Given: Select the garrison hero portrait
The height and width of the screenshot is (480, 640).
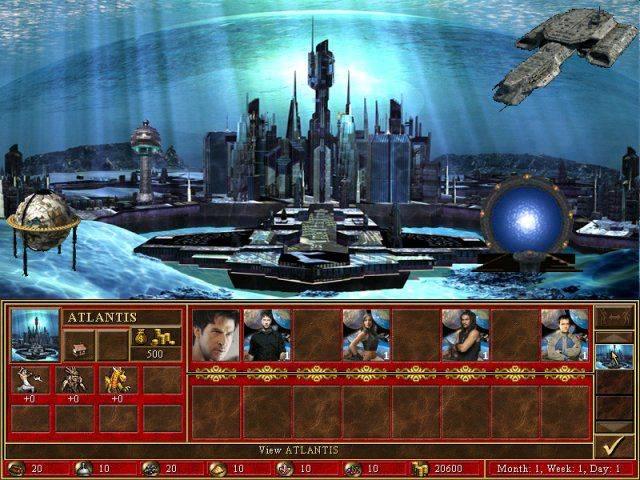Looking at the screenshot, I should click(215, 334).
